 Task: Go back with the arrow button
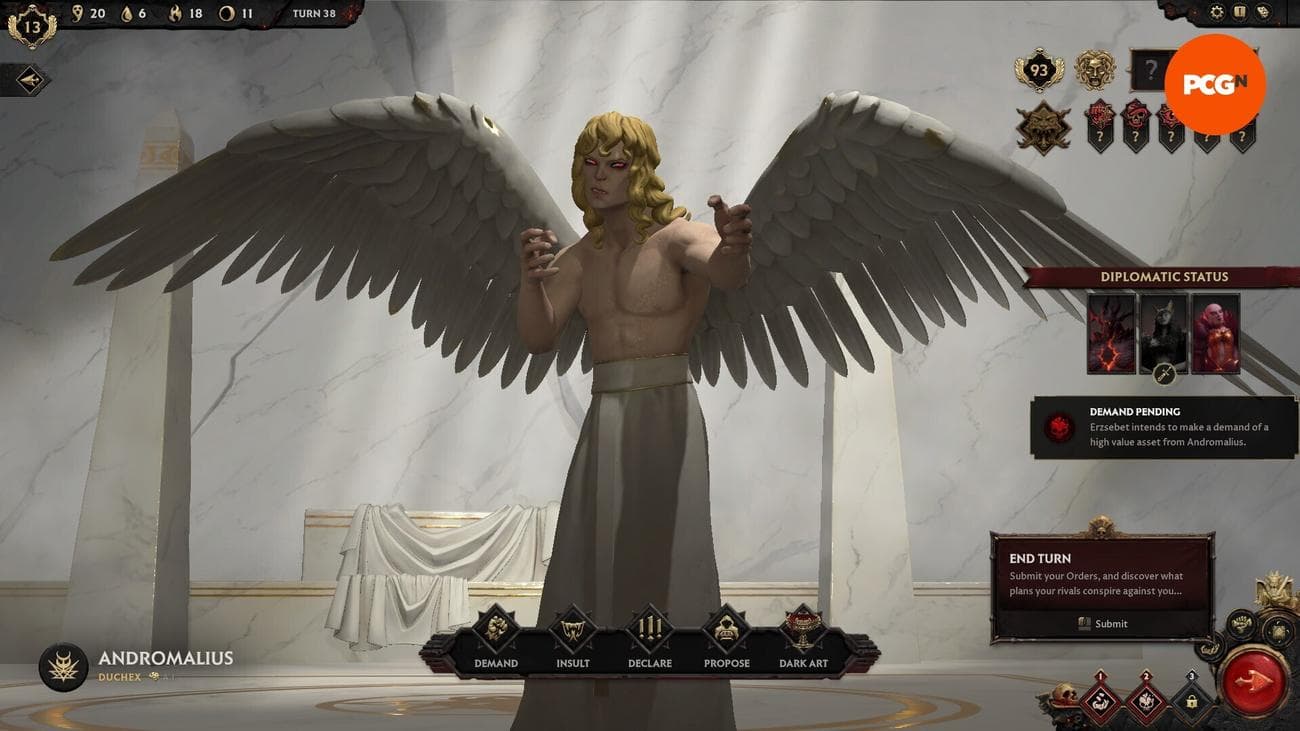(x=30, y=80)
